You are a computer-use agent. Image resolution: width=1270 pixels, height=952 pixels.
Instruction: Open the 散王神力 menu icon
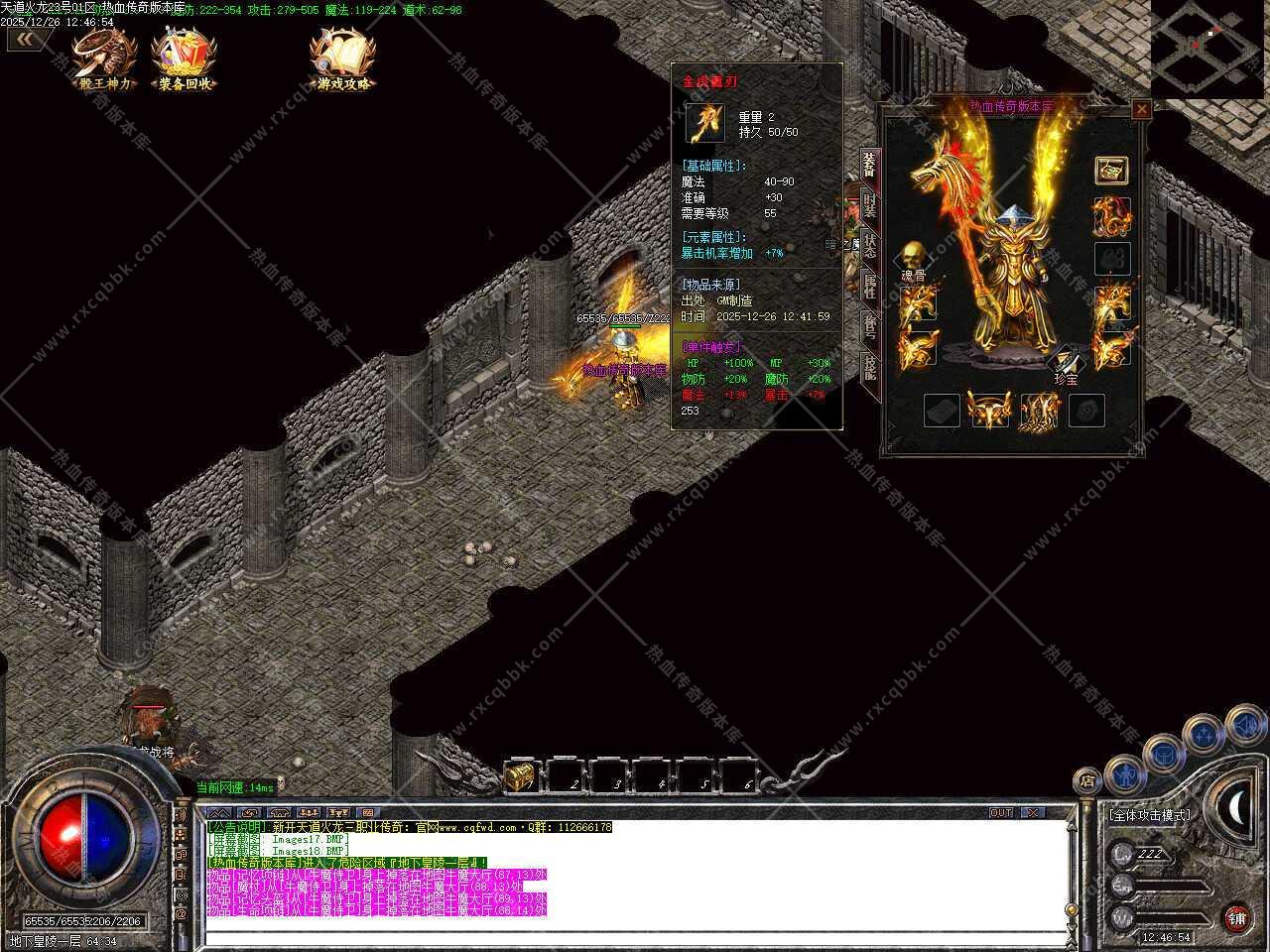point(104,59)
